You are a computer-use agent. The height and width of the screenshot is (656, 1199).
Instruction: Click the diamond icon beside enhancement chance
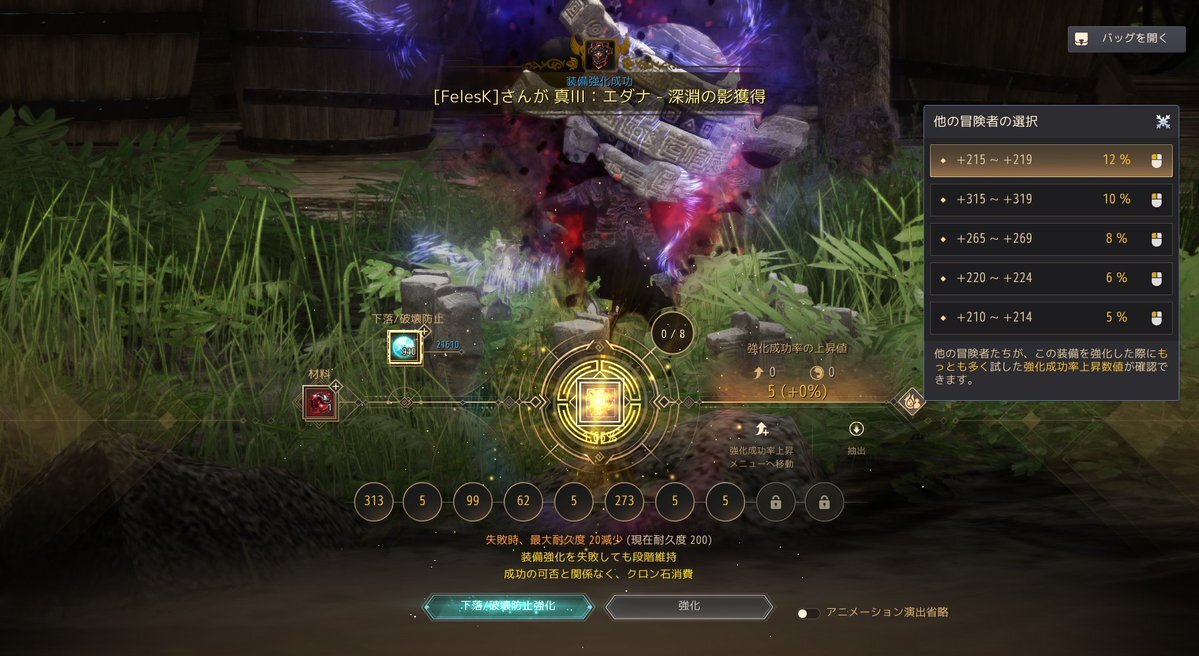[912, 402]
